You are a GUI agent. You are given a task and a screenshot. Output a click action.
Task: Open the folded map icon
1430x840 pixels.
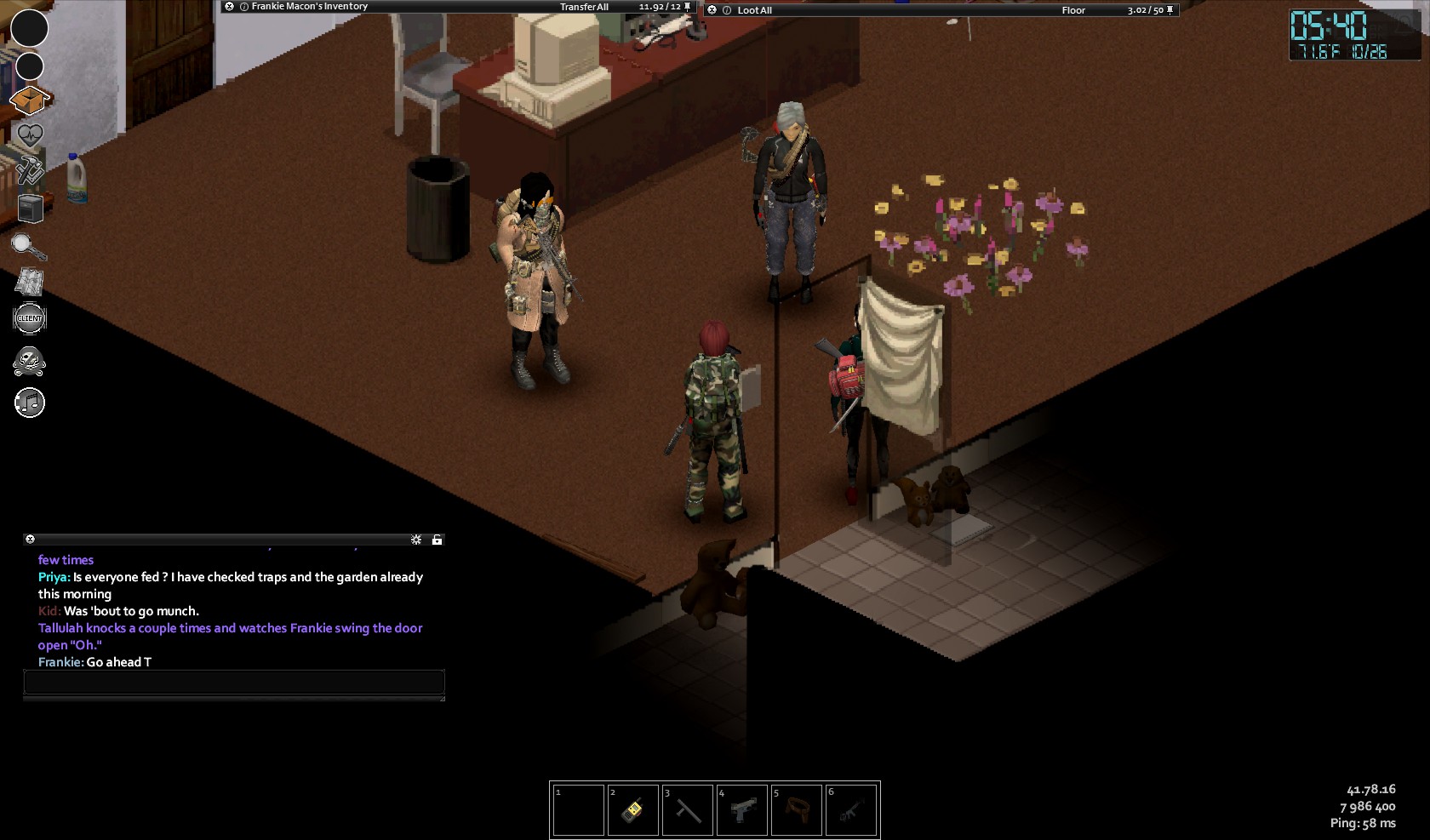pos(30,281)
